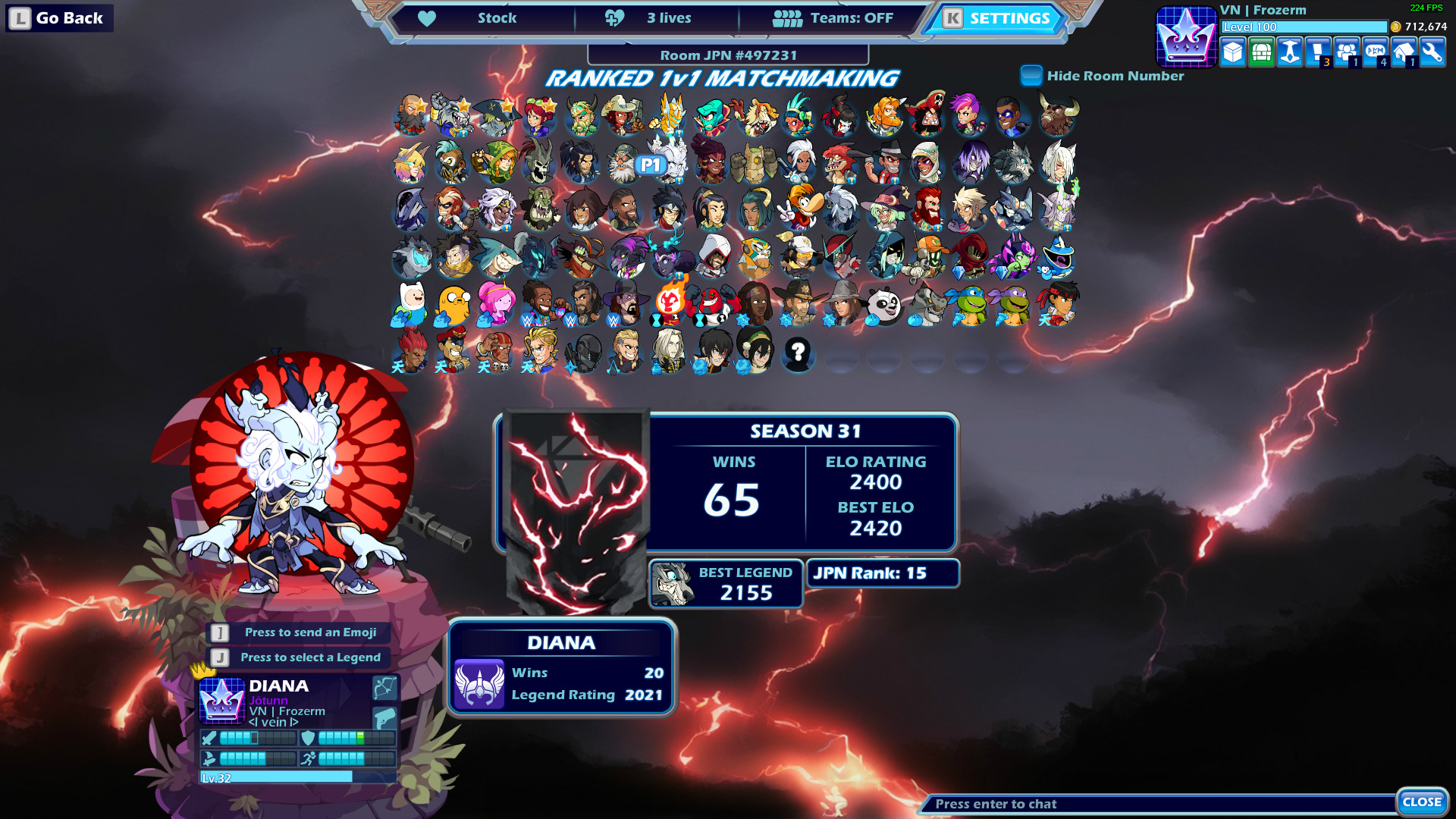Open the clan icon with 3 notifications
The width and height of the screenshot is (1456, 819).
[1317, 53]
